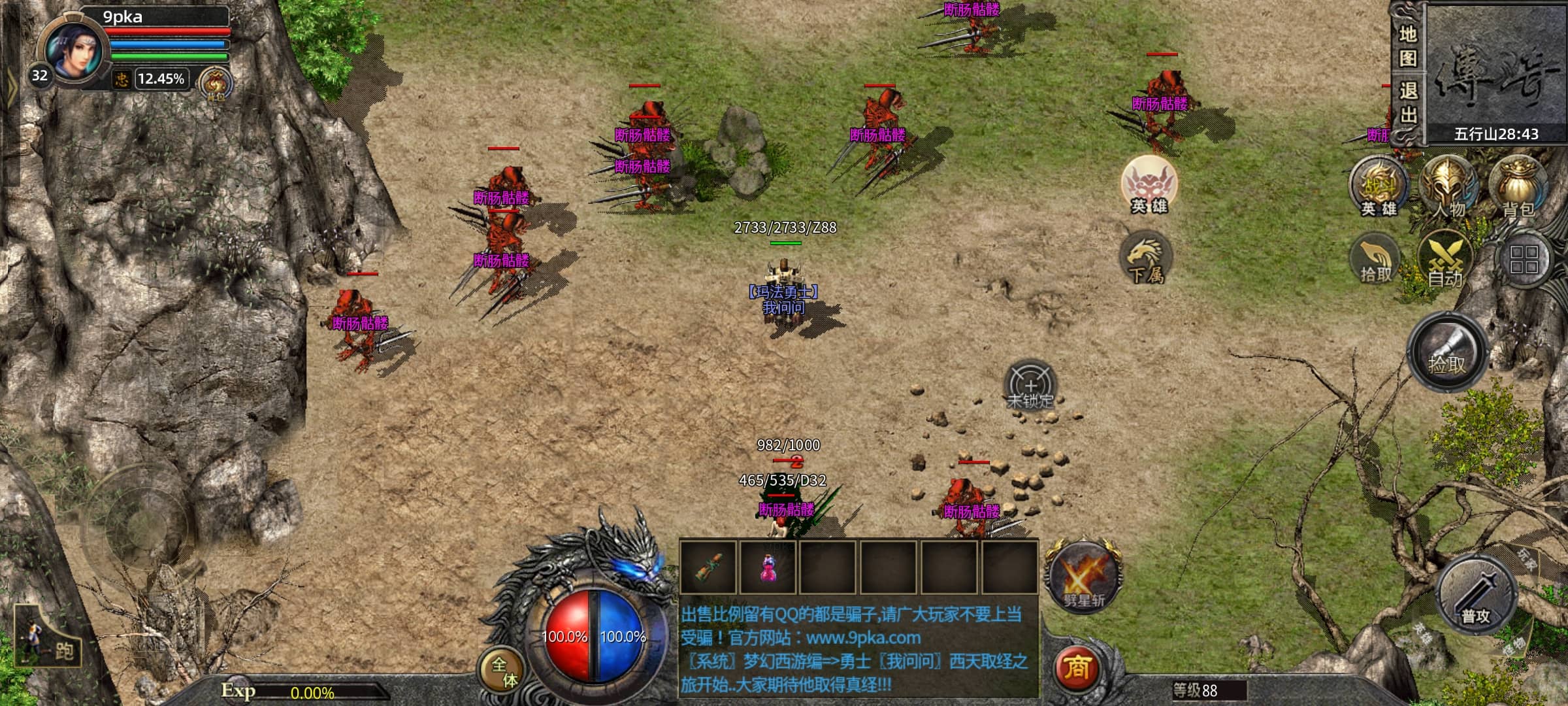This screenshot has height=706, width=1568.
Task: Open the 下属 dragon icon
Action: (x=1147, y=258)
